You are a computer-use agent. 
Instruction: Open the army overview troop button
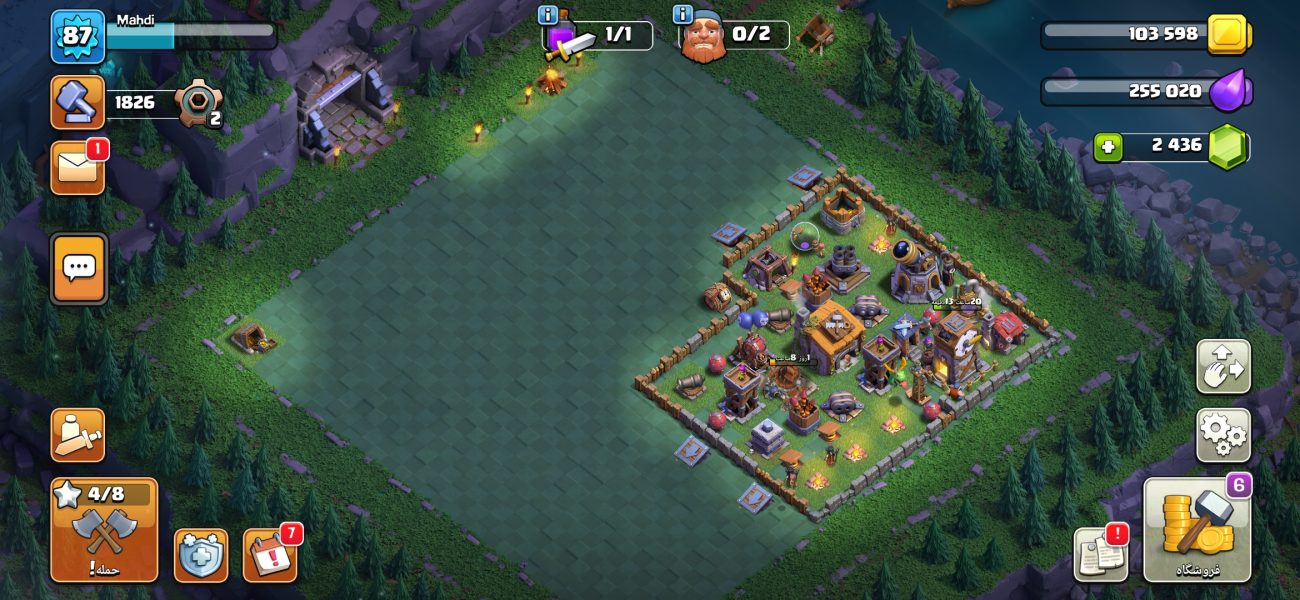pyautogui.click(x=77, y=435)
